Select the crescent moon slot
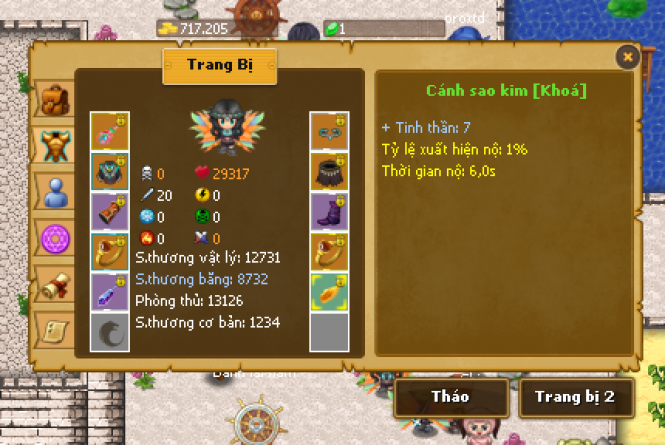This screenshot has width=665, height=445. coord(109,331)
